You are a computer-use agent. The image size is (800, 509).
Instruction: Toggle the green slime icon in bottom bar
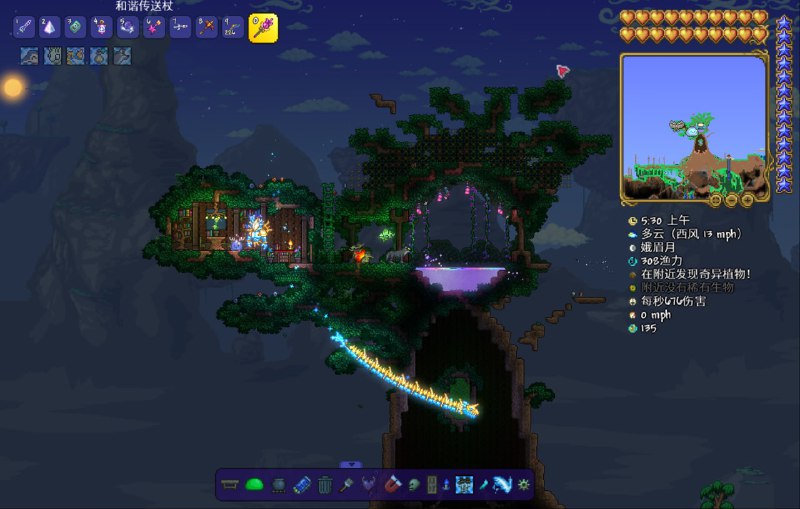tap(255, 485)
